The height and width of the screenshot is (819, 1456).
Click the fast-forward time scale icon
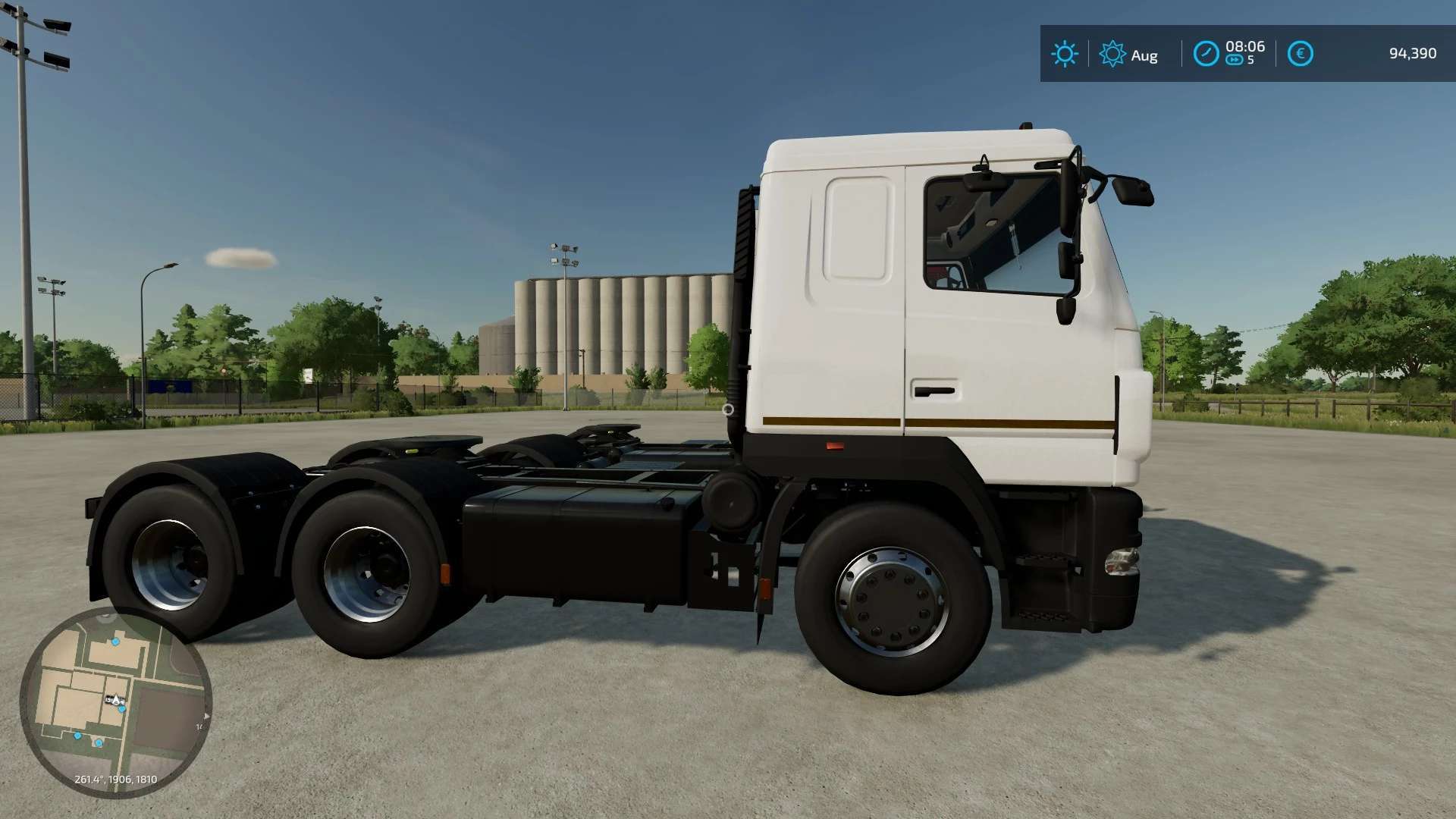coord(1235,58)
